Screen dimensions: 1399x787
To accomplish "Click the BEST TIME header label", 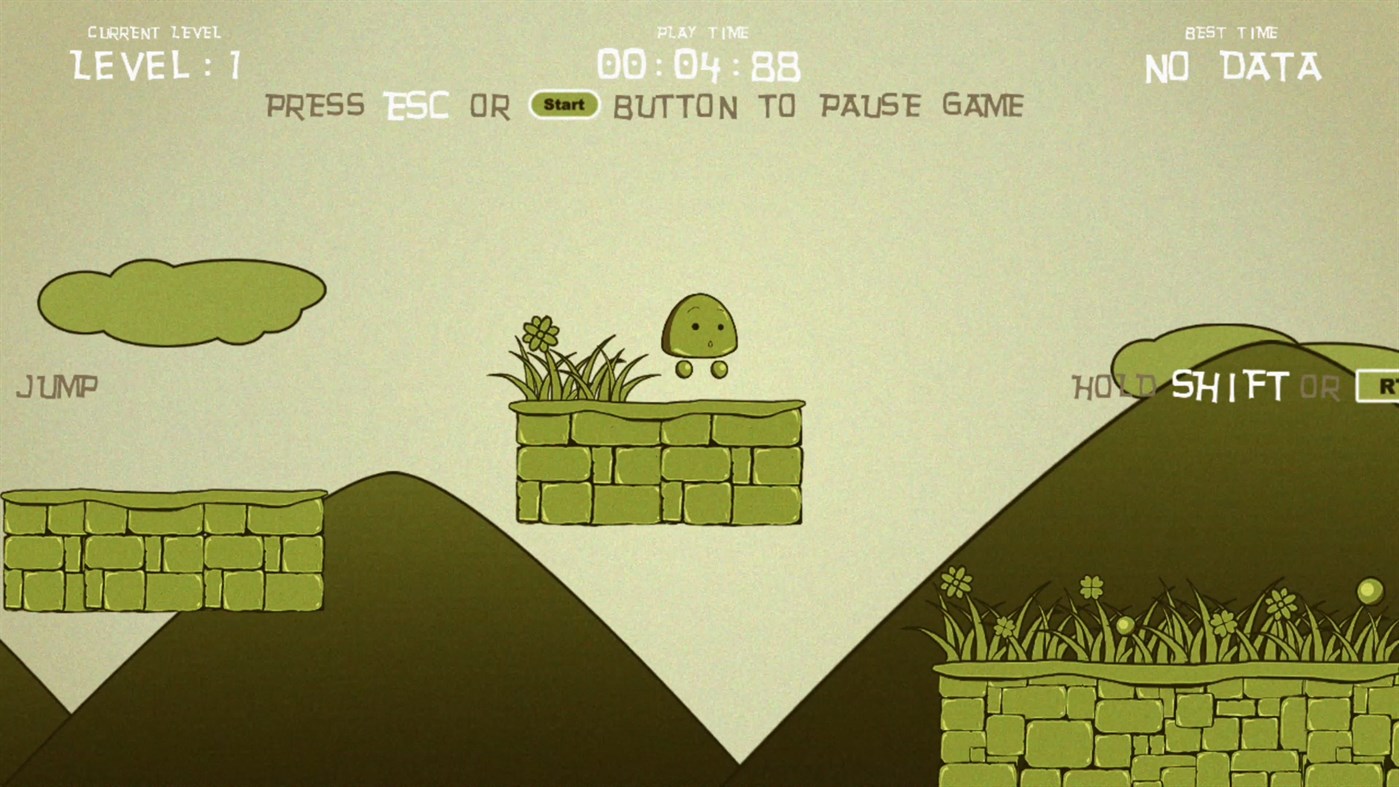I will click(x=1232, y=31).
